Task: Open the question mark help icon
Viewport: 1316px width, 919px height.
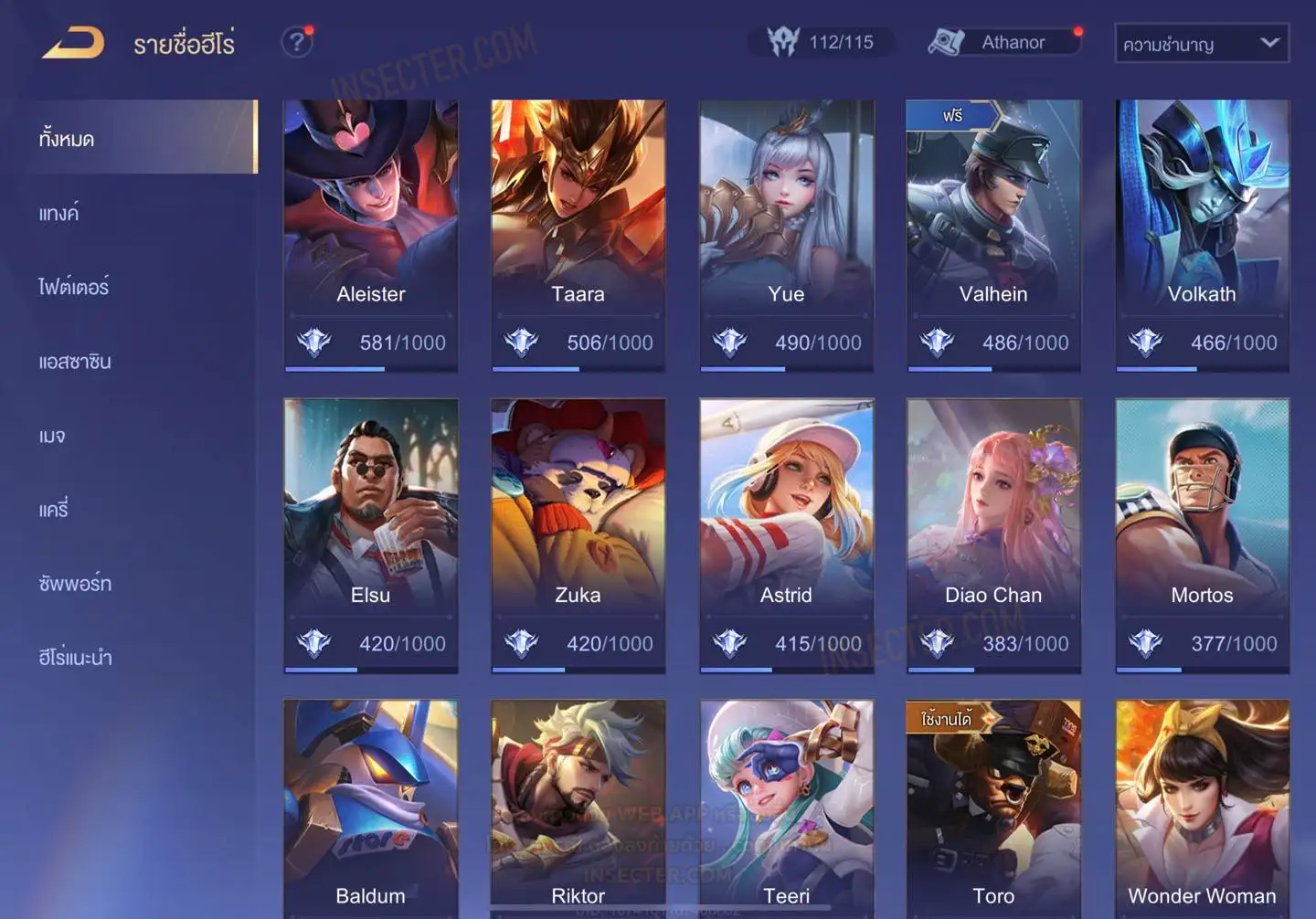Action: tap(296, 42)
